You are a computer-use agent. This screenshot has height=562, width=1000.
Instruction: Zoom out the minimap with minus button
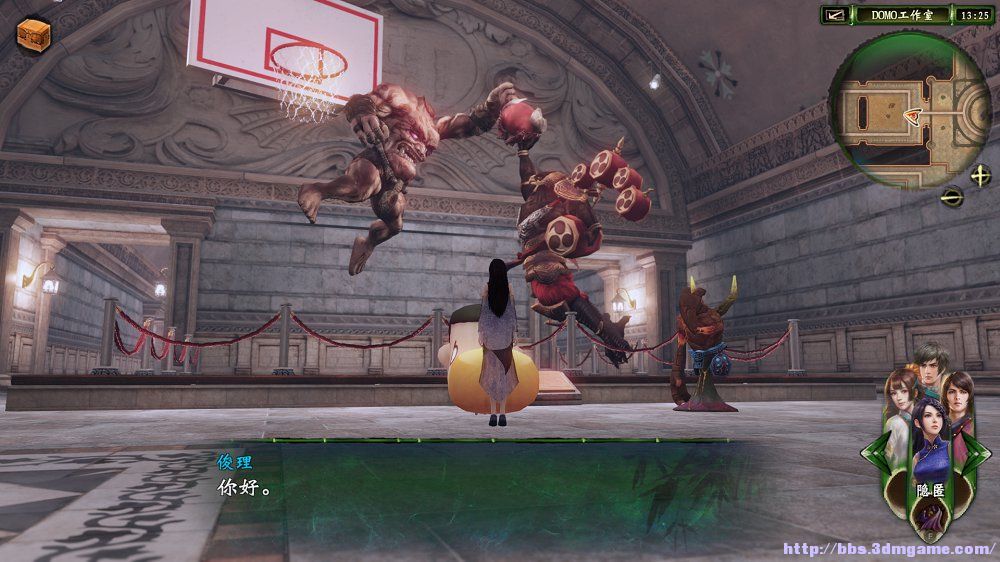coord(952,195)
